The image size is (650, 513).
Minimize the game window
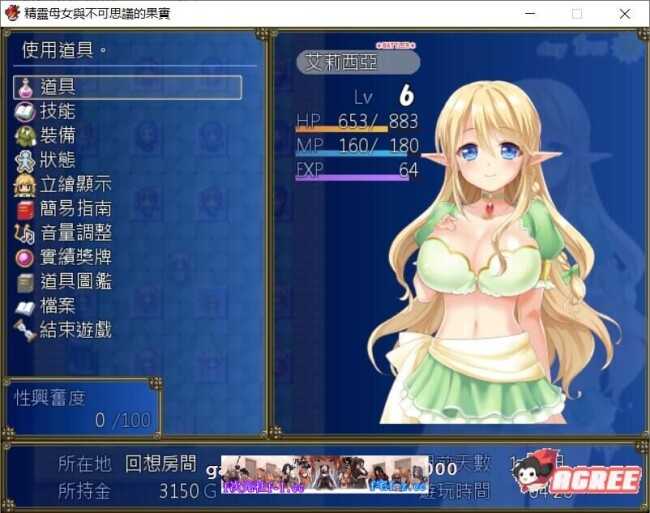[x=529, y=14]
